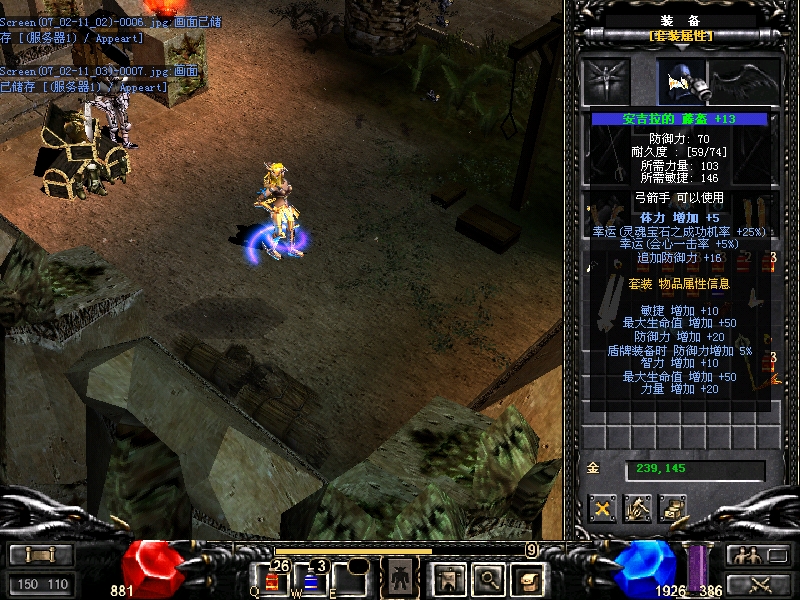The width and height of the screenshot is (800, 600).
Task: Close the equipment panel with the X button
Action: 602,509
